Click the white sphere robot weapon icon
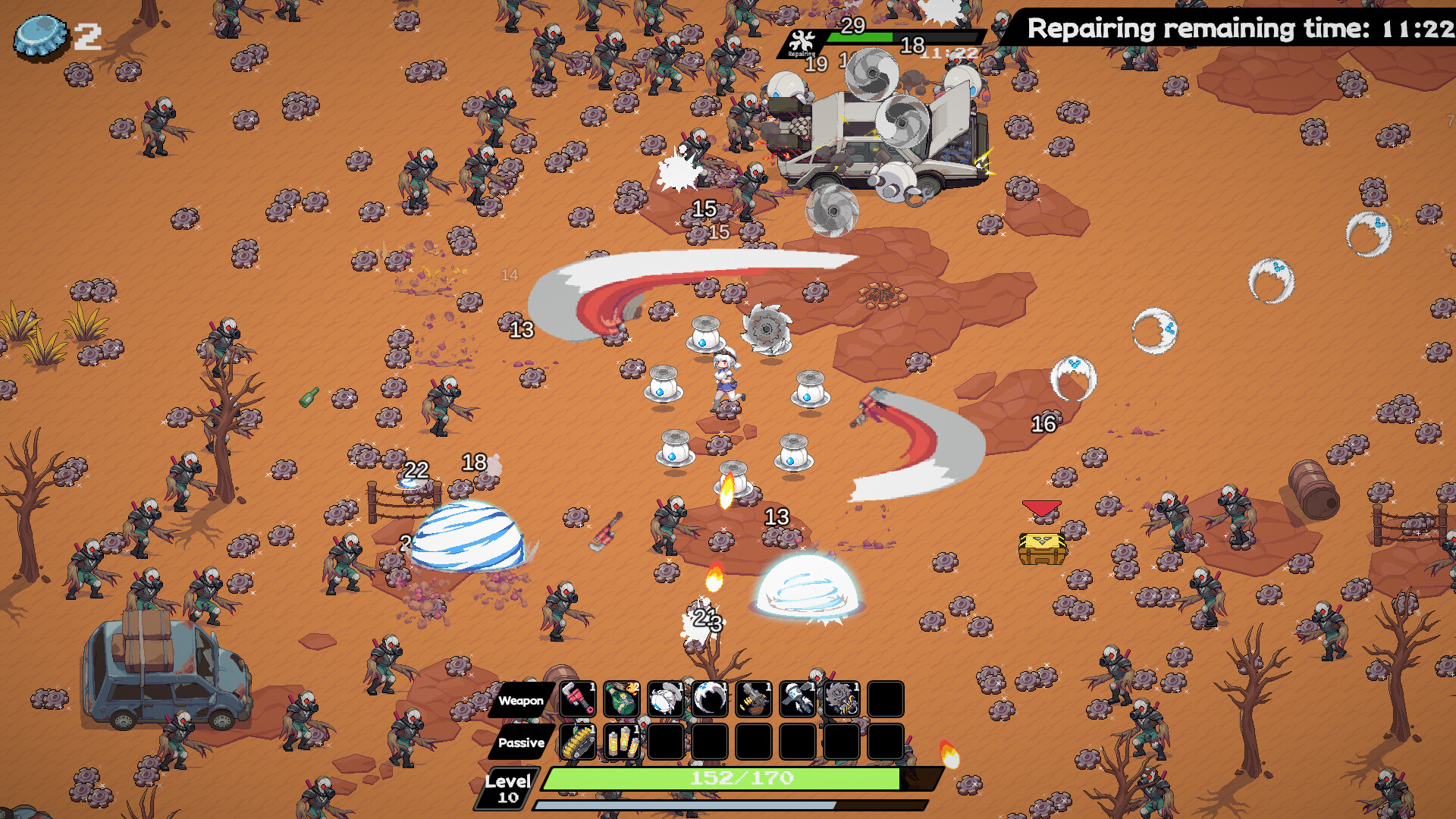This screenshot has width=1456, height=819. (665, 699)
